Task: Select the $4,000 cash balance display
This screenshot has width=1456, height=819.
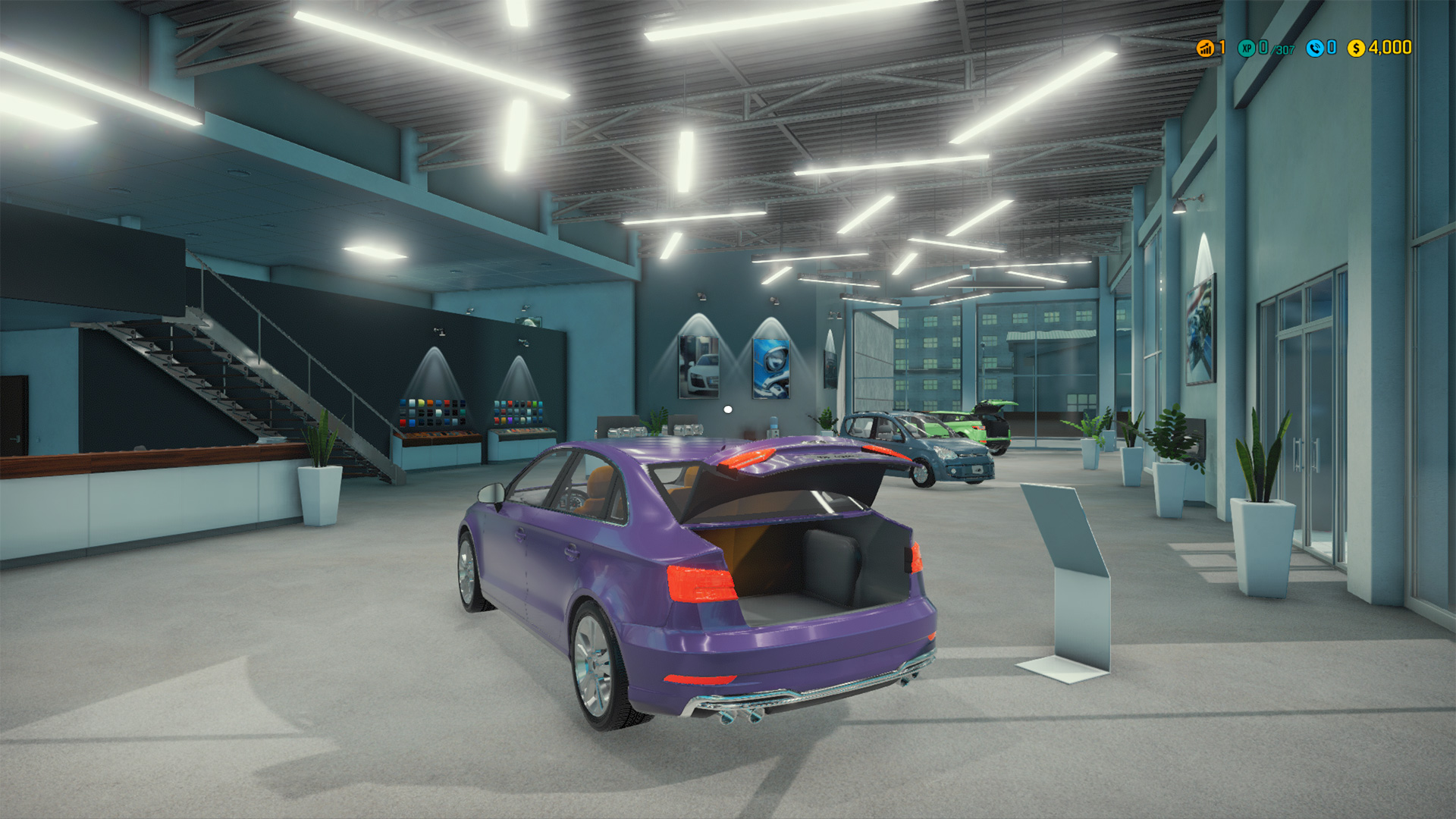Action: pyautogui.click(x=1392, y=49)
